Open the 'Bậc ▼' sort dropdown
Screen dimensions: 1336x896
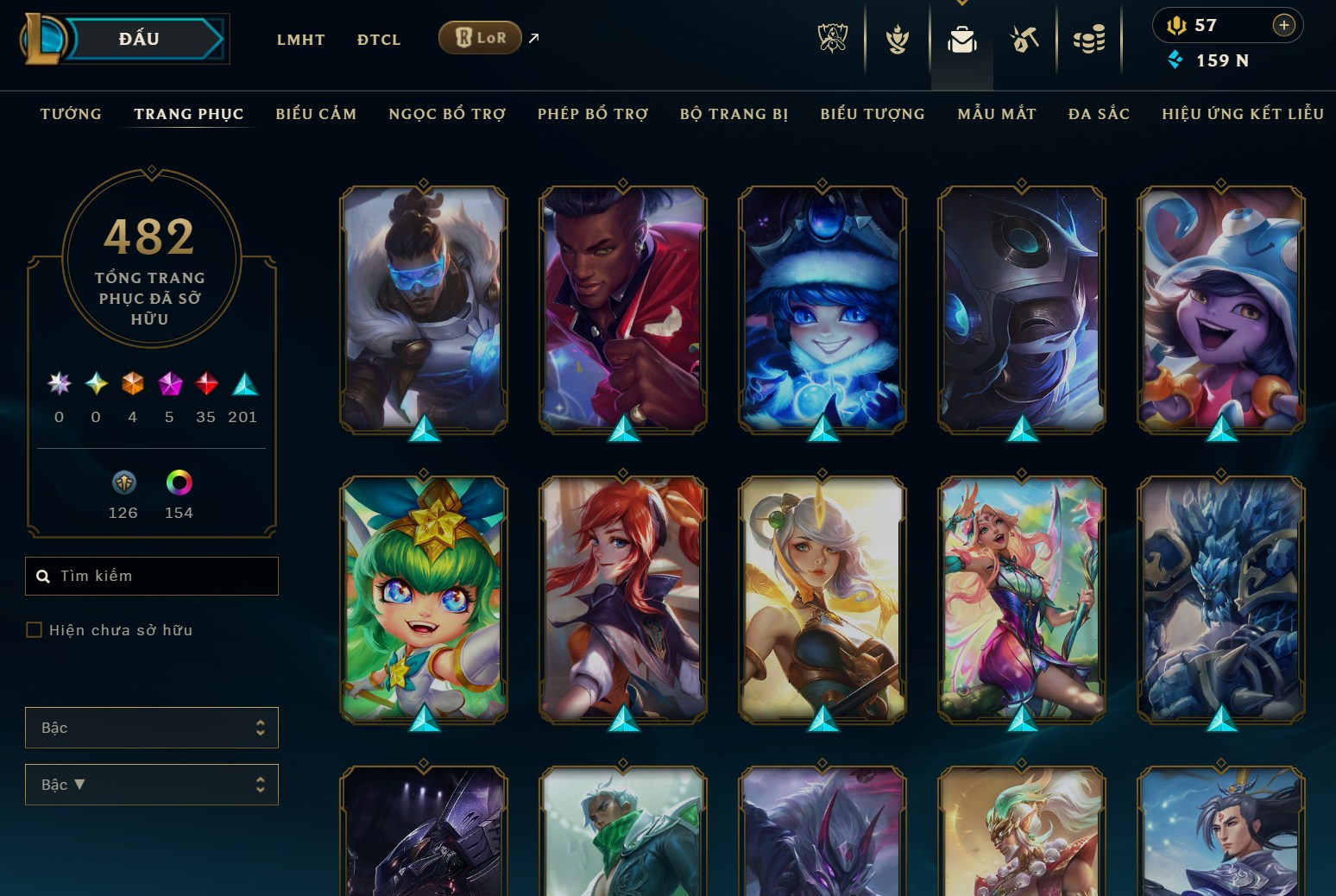(x=152, y=785)
